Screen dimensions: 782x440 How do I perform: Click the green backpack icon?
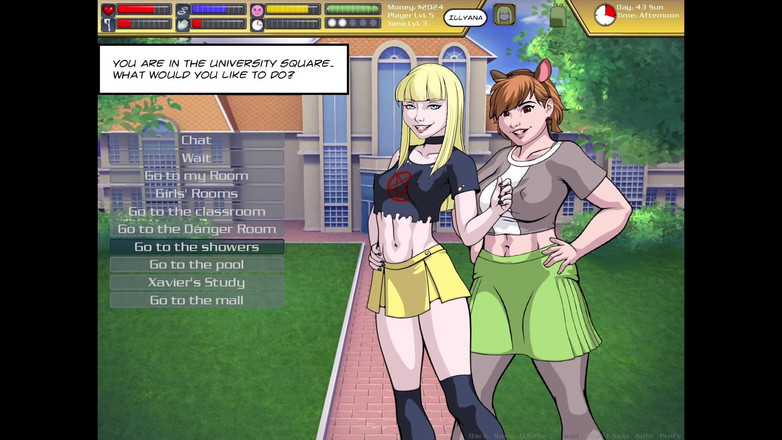tap(558, 15)
